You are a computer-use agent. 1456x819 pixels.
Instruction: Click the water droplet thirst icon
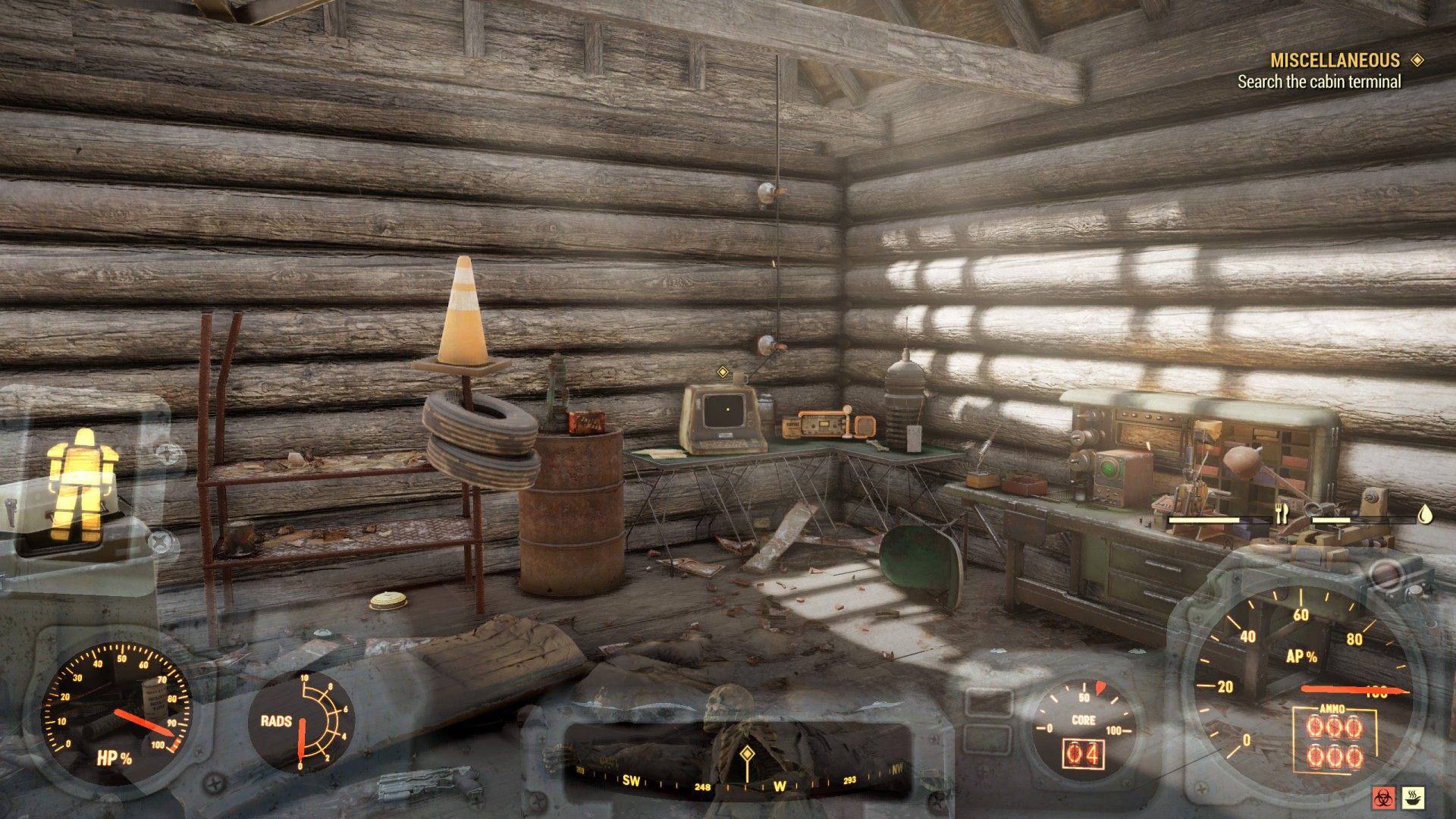click(x=1426, y=515)
